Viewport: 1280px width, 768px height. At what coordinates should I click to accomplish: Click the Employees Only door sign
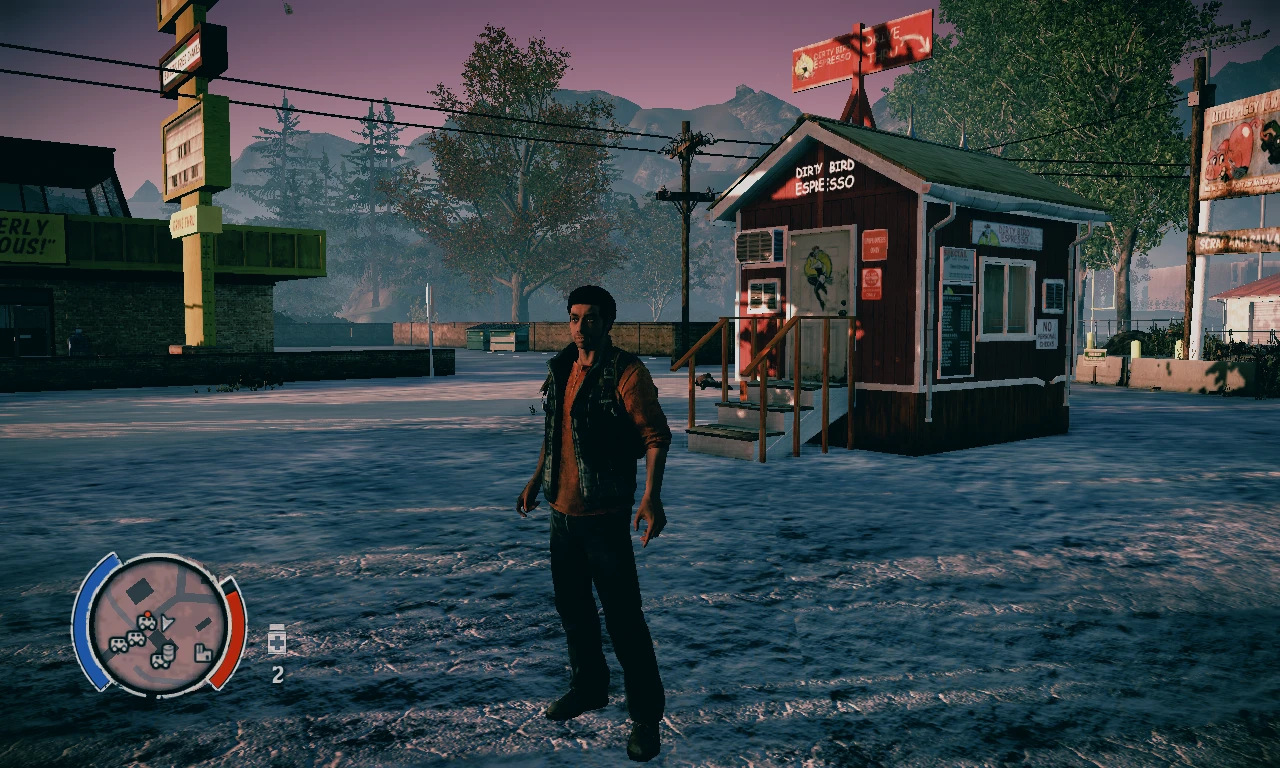tap(873, 246)
